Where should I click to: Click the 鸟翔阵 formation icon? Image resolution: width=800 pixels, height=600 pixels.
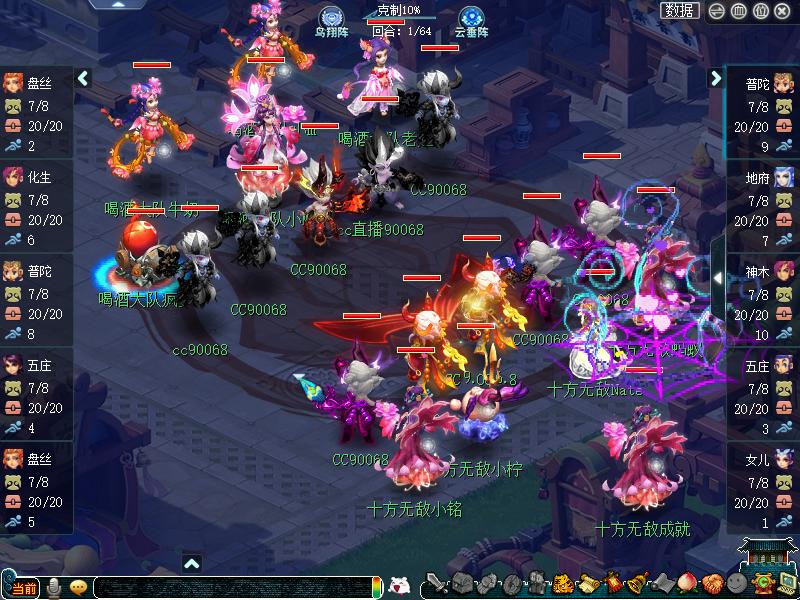pyautogui.click(x=331, y=17)
